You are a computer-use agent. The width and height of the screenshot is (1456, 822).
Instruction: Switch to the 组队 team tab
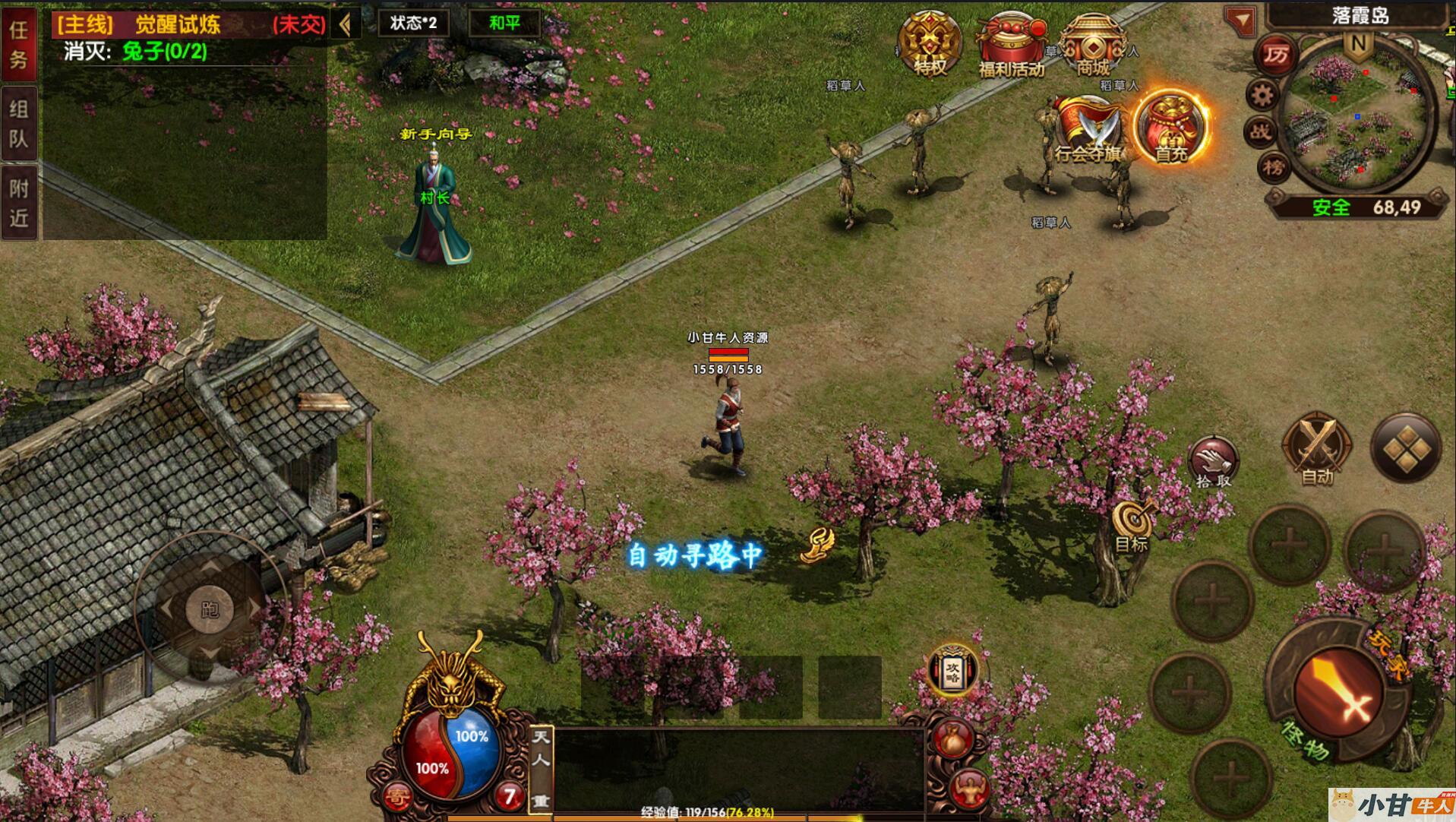tap(19, 123)
